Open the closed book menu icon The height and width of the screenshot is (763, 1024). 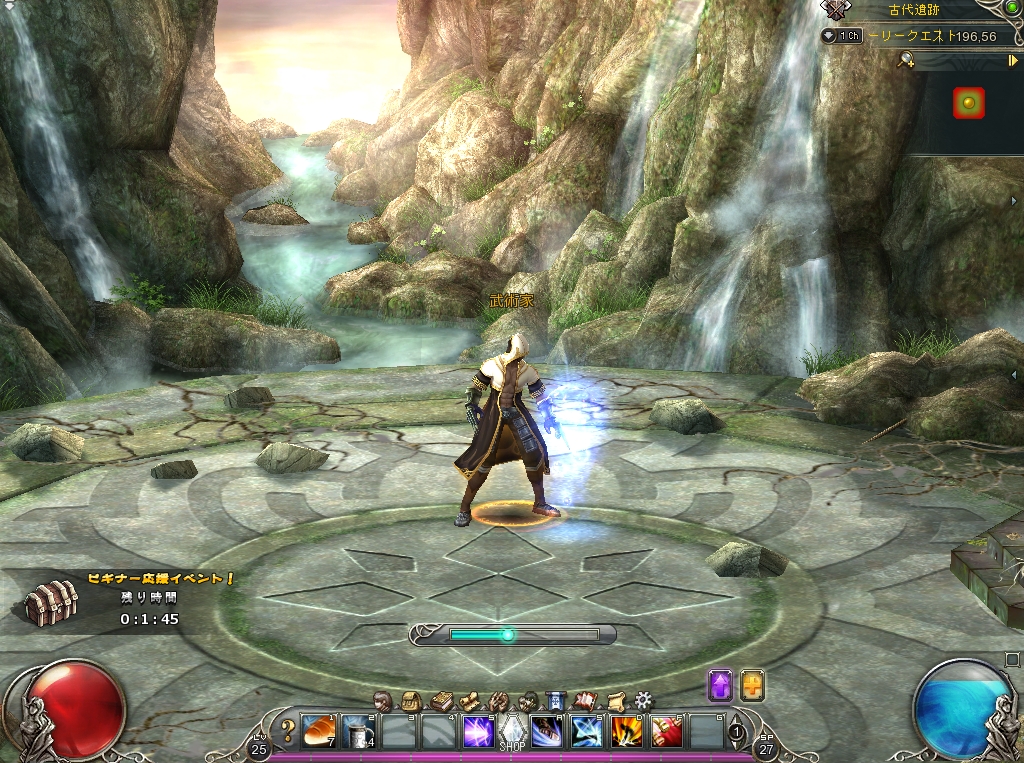[x=440, y=700]
